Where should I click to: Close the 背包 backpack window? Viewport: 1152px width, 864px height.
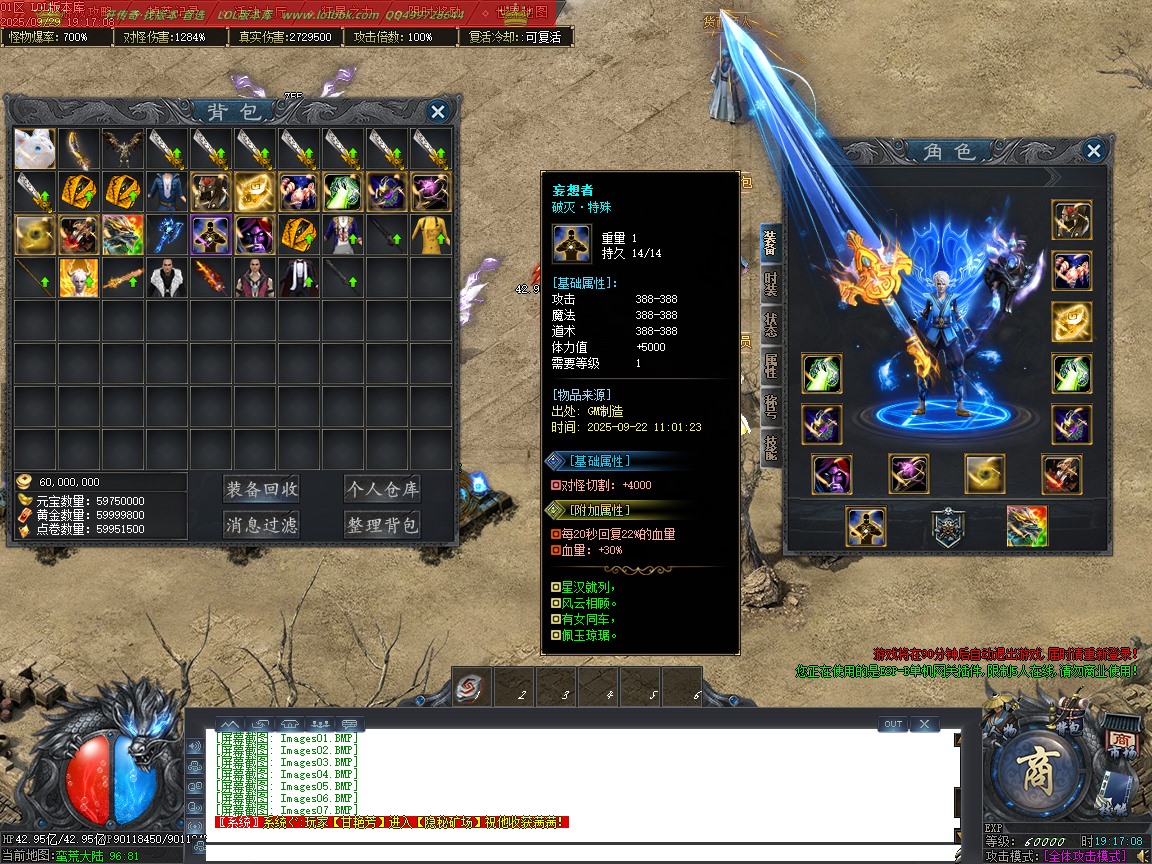point(437,111)
